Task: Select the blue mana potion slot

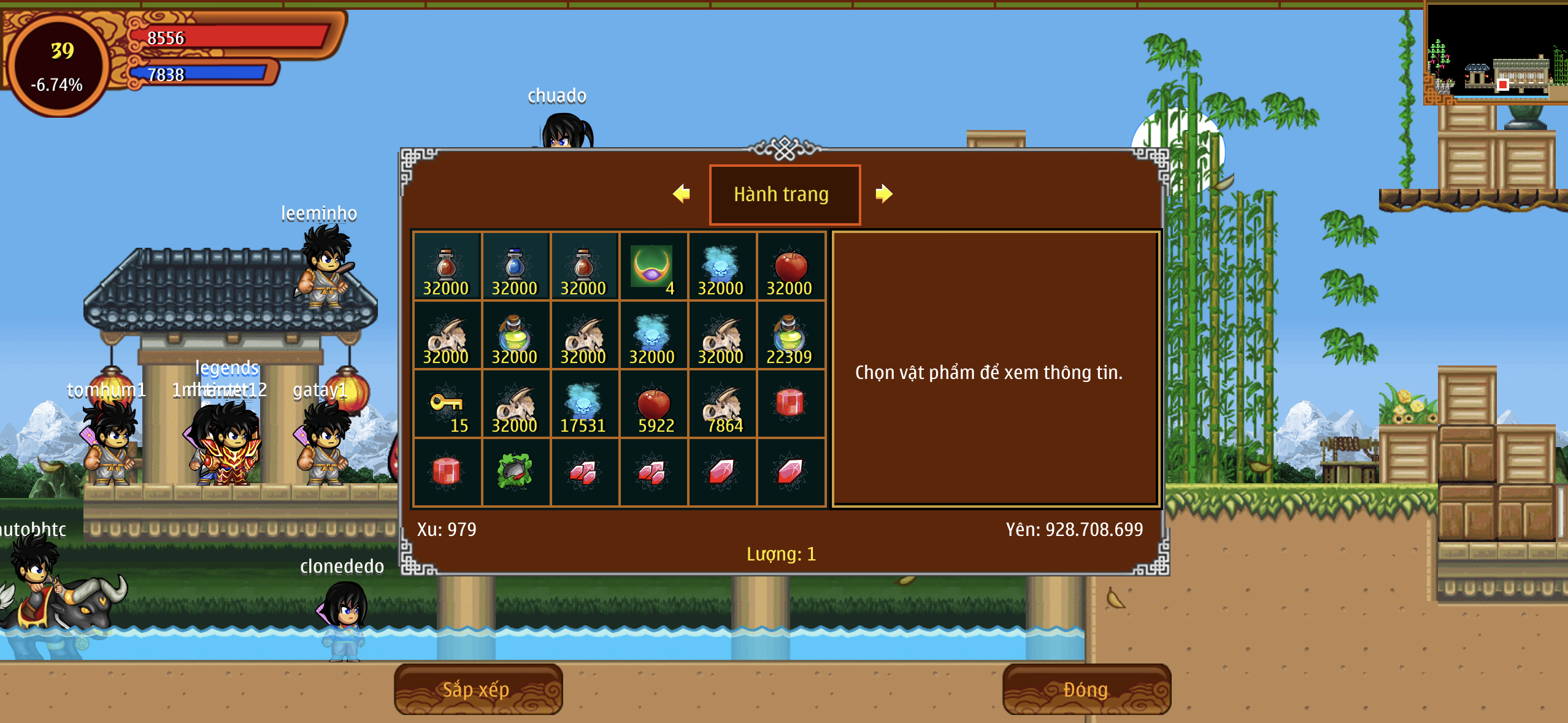Action: (x=515, y=267)
